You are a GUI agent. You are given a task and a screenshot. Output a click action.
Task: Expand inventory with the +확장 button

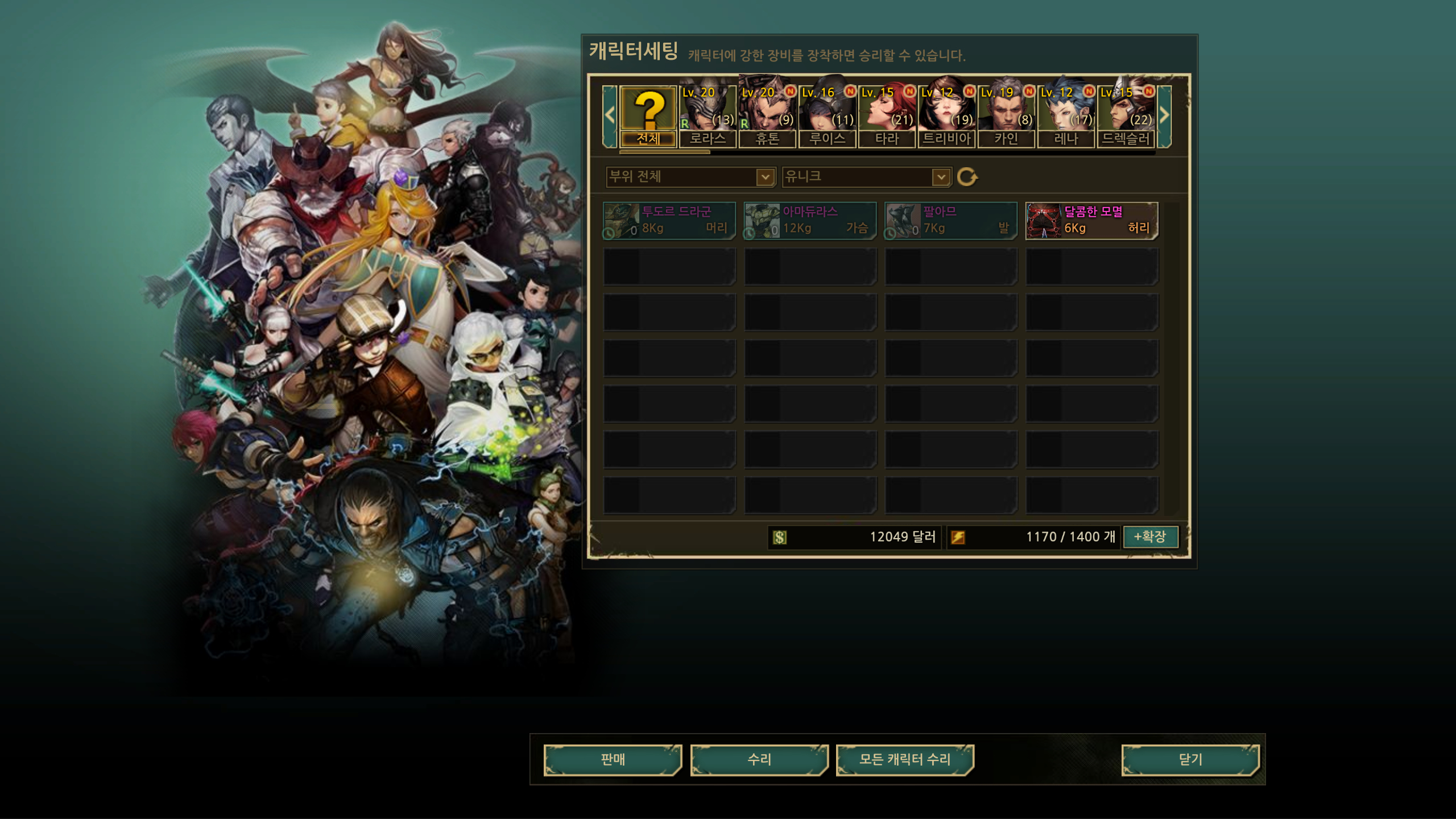tap(1150, 536)
